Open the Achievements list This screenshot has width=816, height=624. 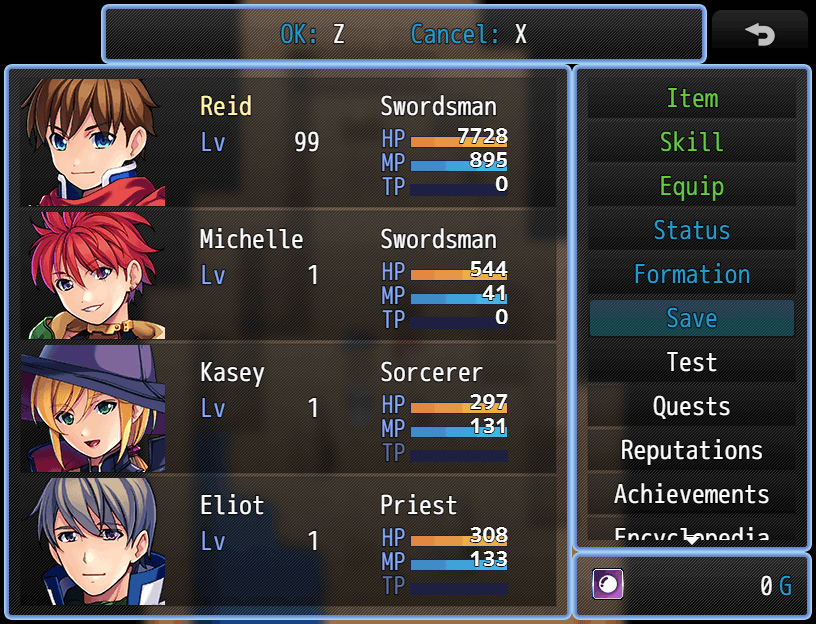(691, 495)
